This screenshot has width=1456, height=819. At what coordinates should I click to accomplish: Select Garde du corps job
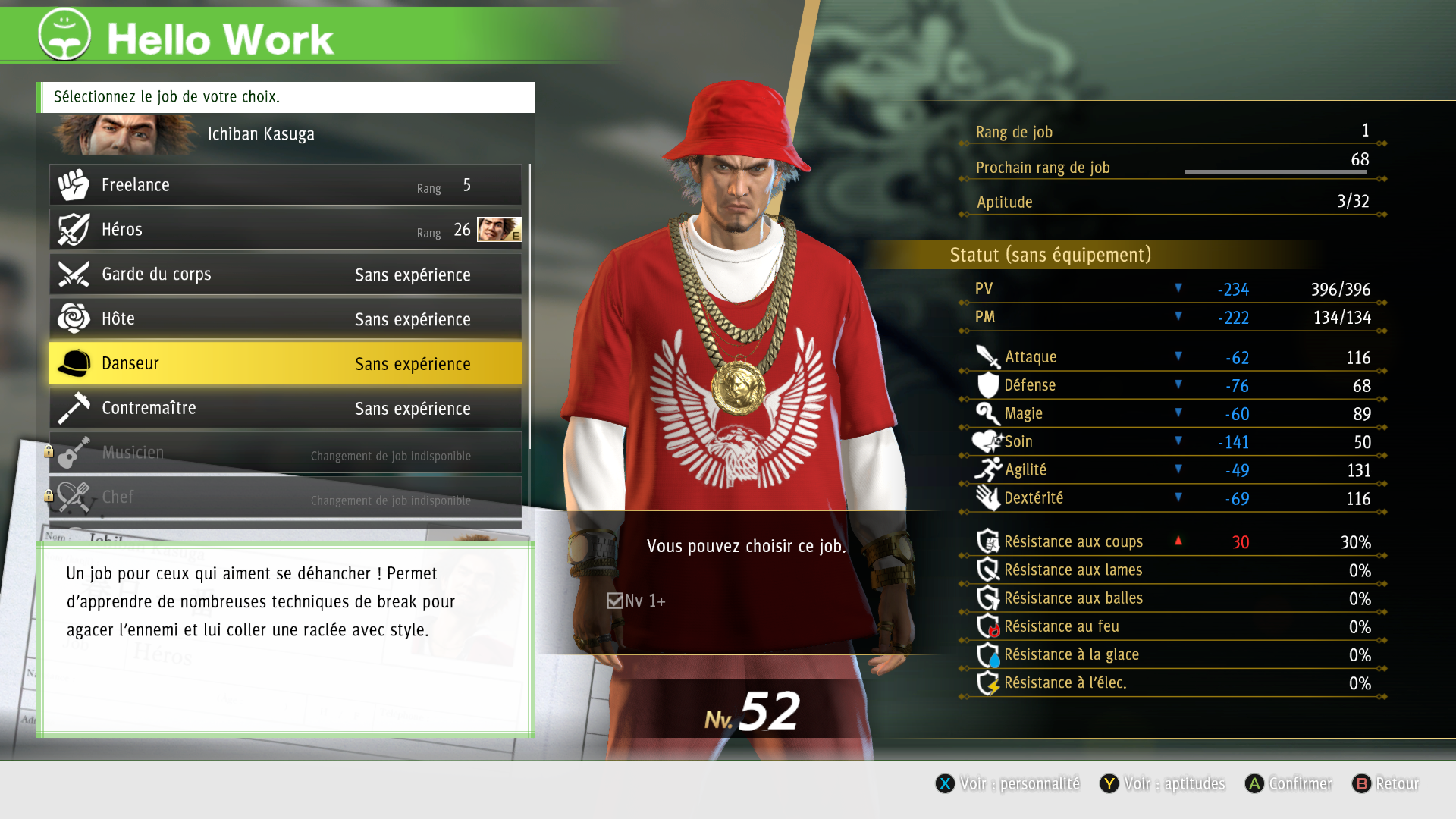(x=285, y=275)
